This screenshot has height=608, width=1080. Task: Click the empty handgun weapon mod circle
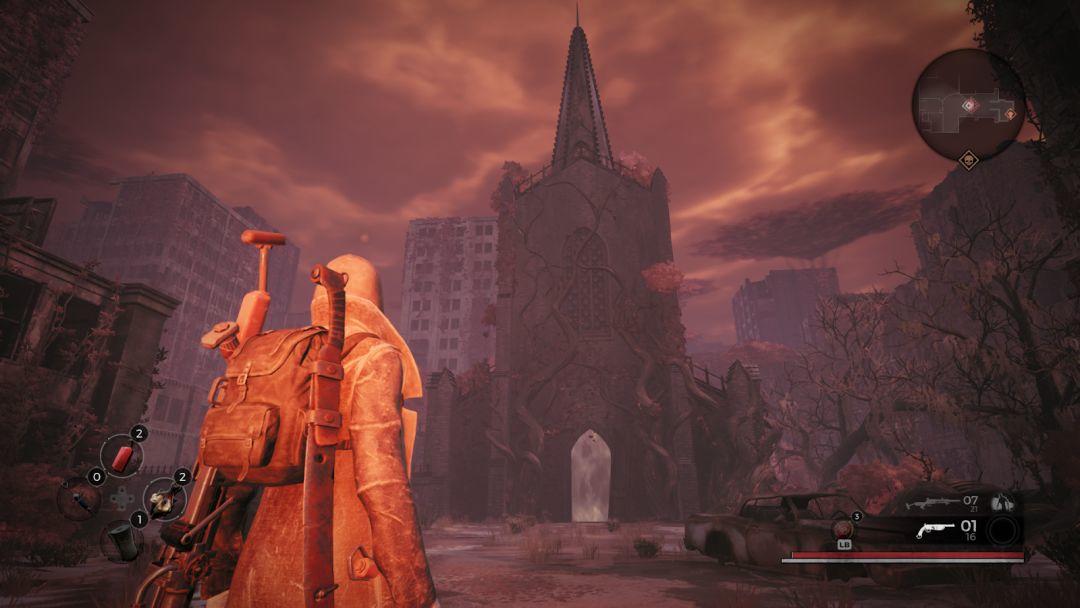click(x=1003, y=531)
